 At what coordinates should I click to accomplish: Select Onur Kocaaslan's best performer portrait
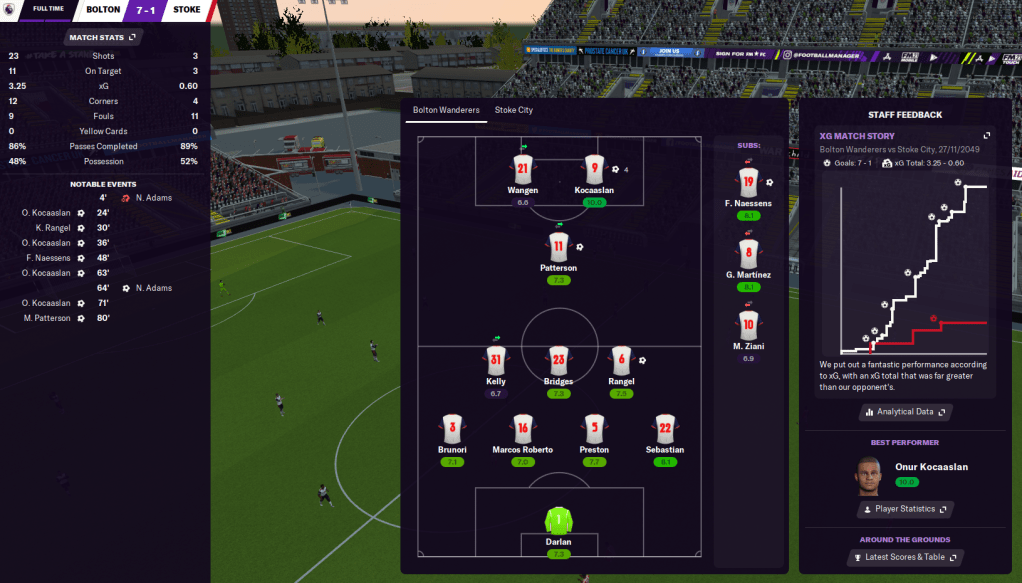tap(871, 474)
